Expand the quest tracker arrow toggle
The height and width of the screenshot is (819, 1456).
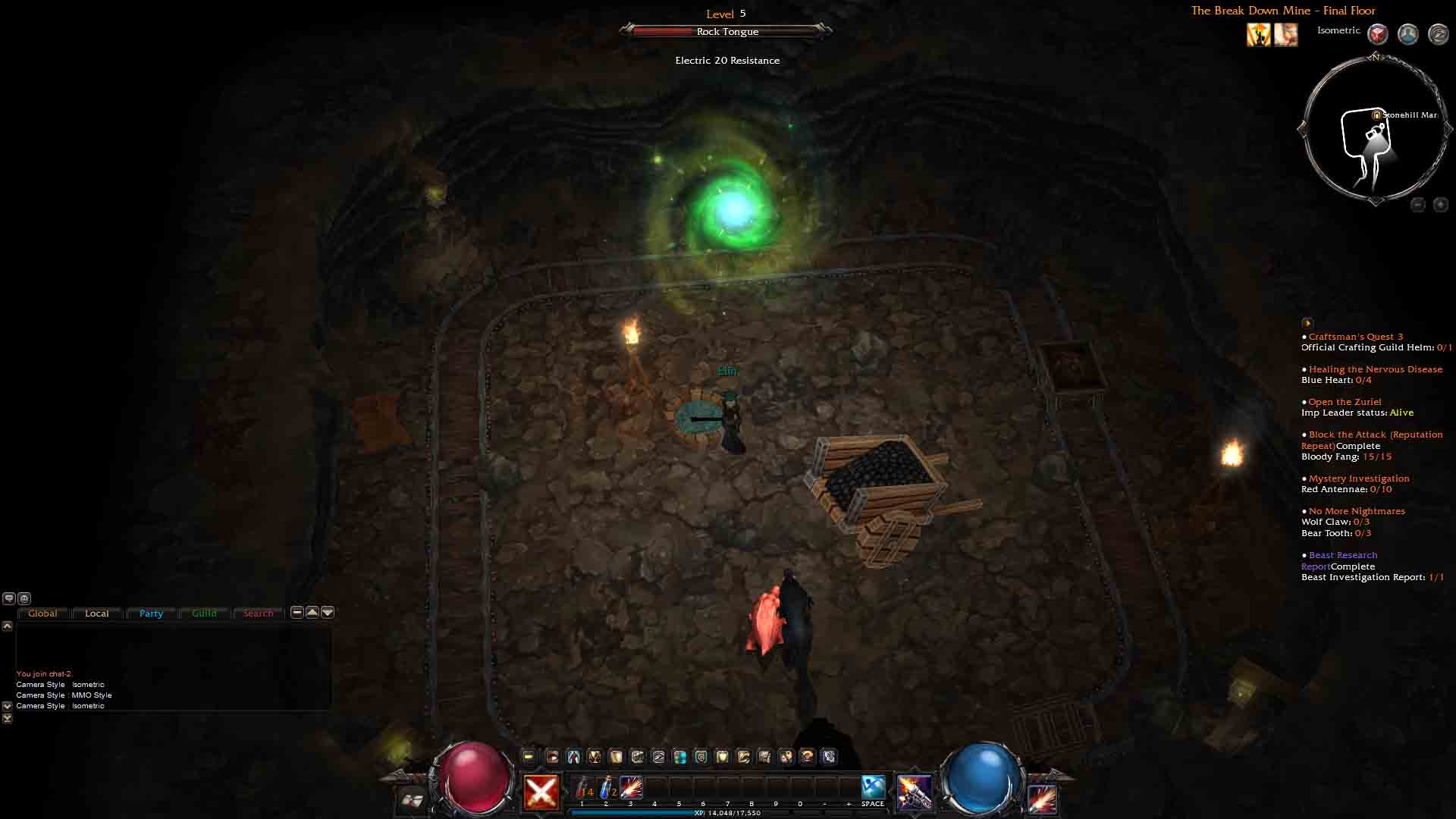(1307, 323)
